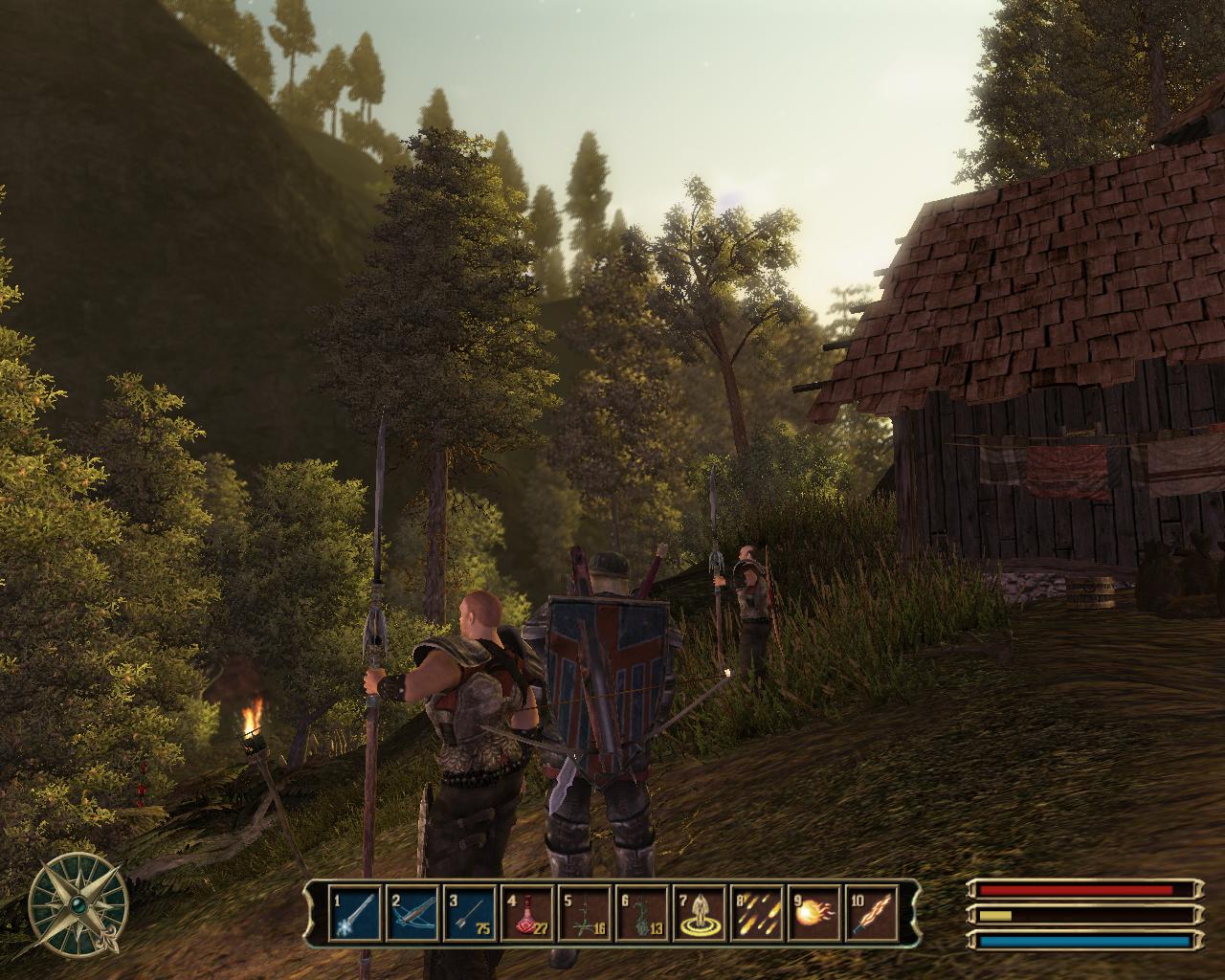1225x980 pixels.
Task: Equip the crossbow in slot 2
Action: coord(413,915)
